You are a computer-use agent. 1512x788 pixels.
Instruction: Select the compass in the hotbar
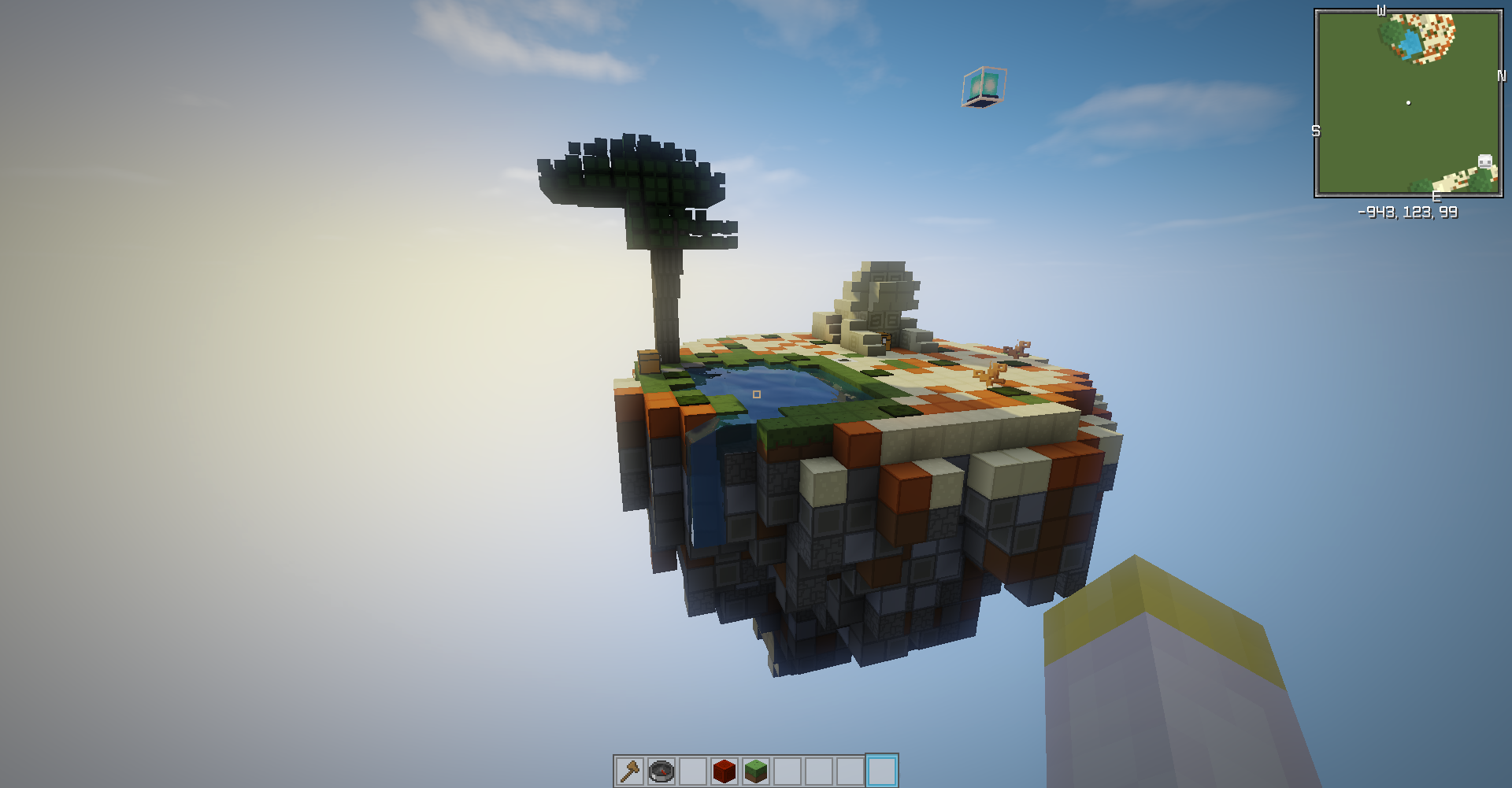click(661, 771)
